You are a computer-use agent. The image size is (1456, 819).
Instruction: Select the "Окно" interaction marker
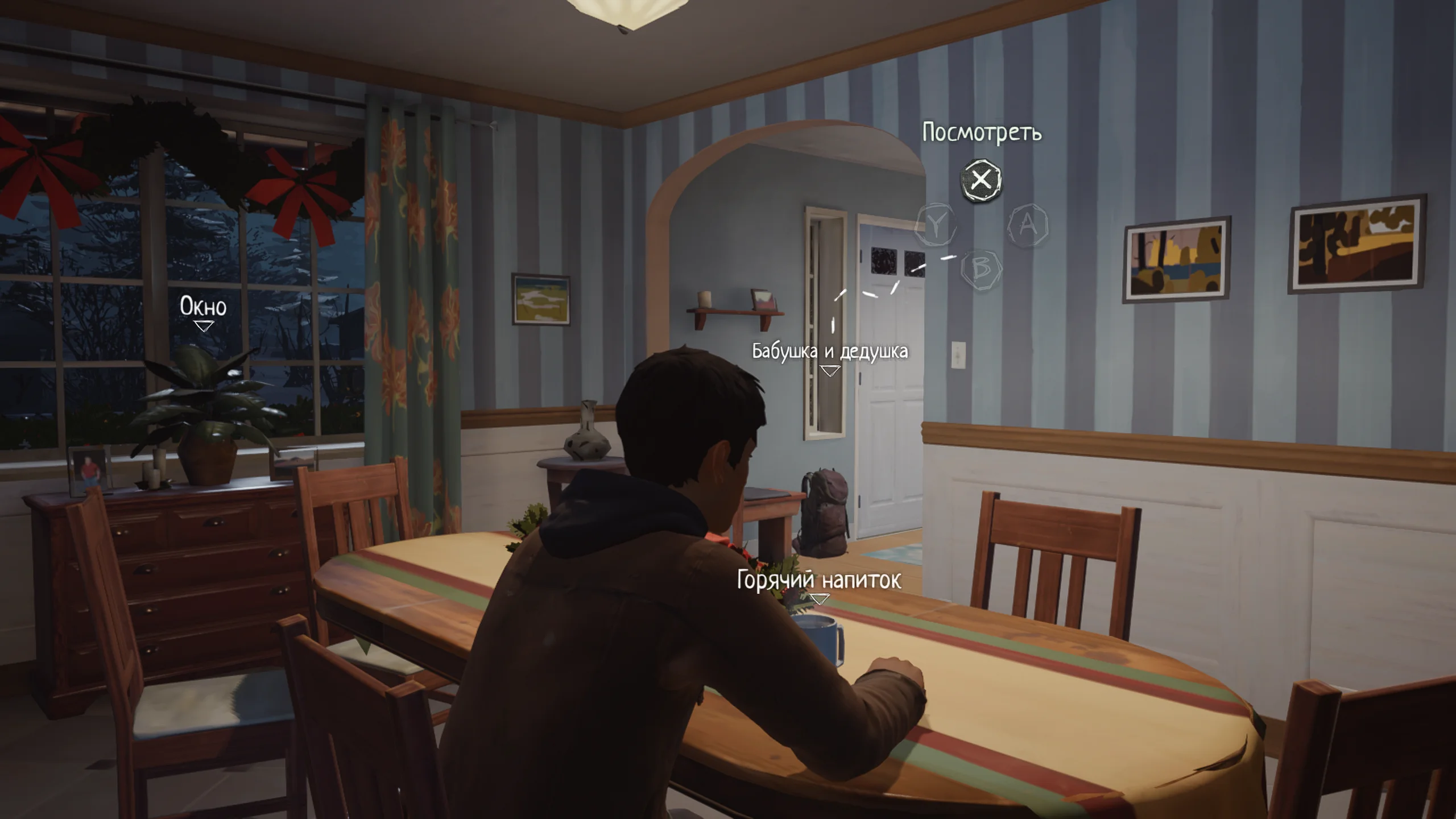[x=203, y=326]
